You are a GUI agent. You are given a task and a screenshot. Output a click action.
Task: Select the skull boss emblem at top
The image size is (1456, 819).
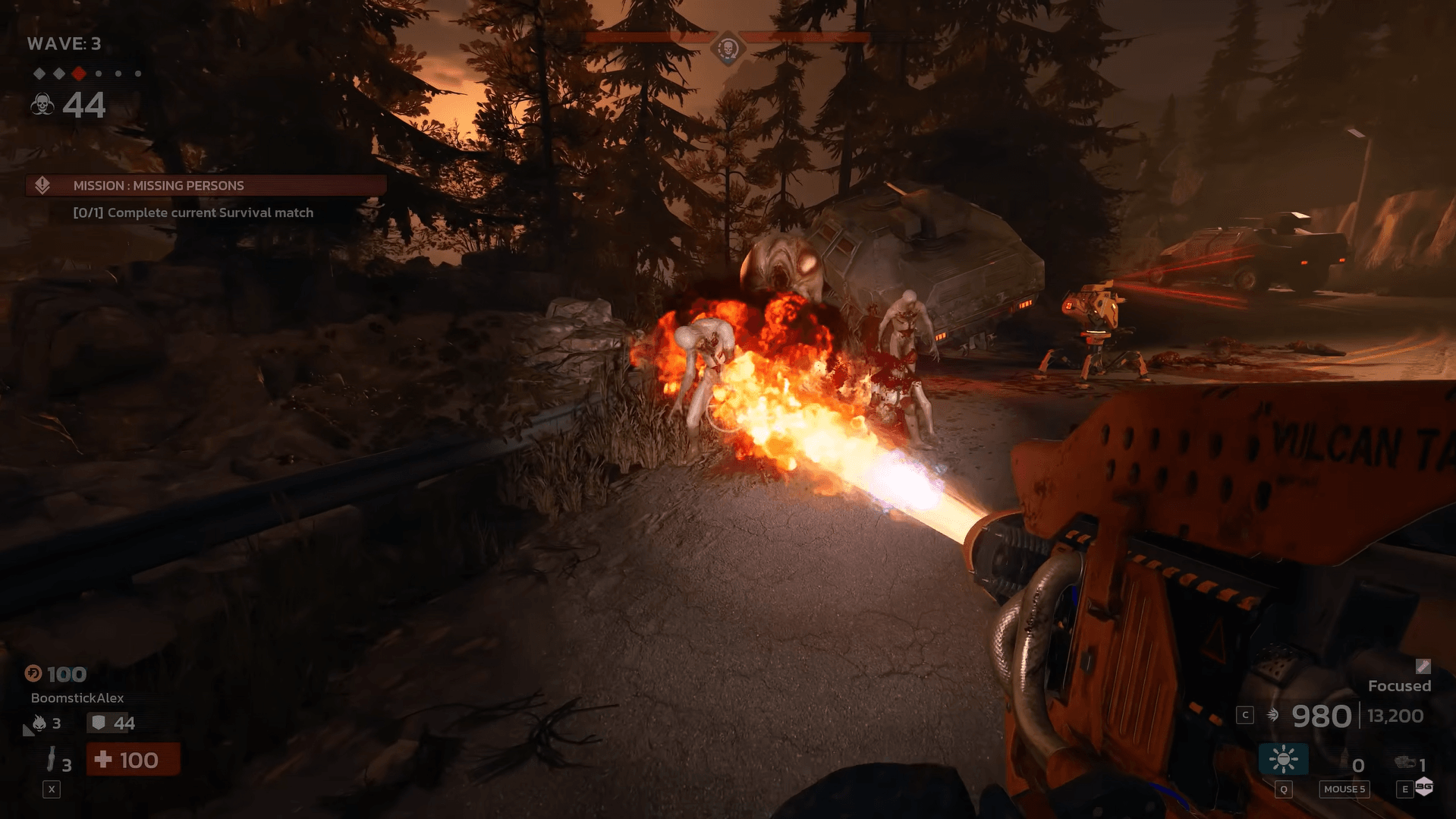[728, 50]
